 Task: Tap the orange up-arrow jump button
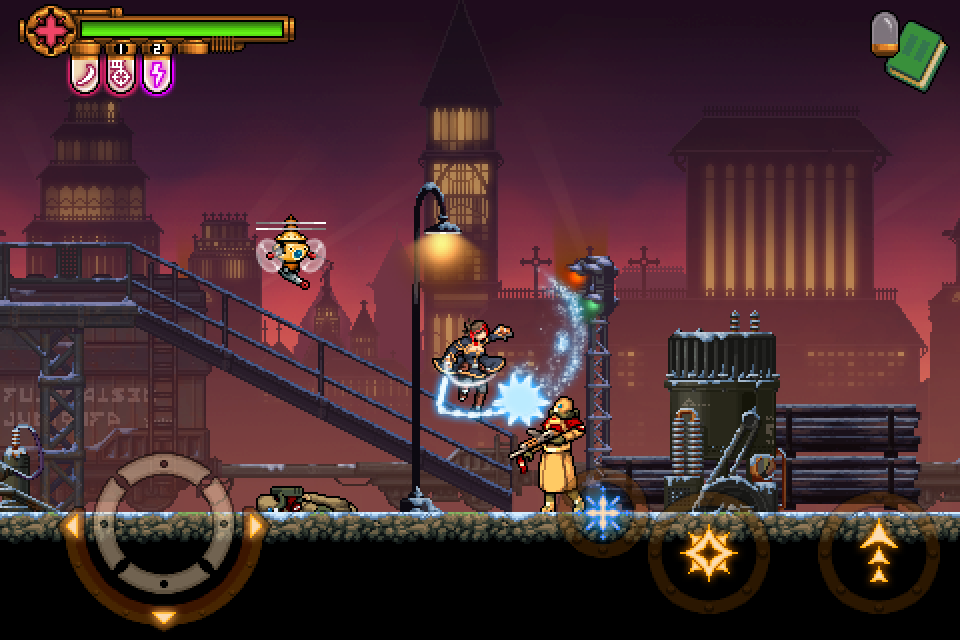[878, 553]
